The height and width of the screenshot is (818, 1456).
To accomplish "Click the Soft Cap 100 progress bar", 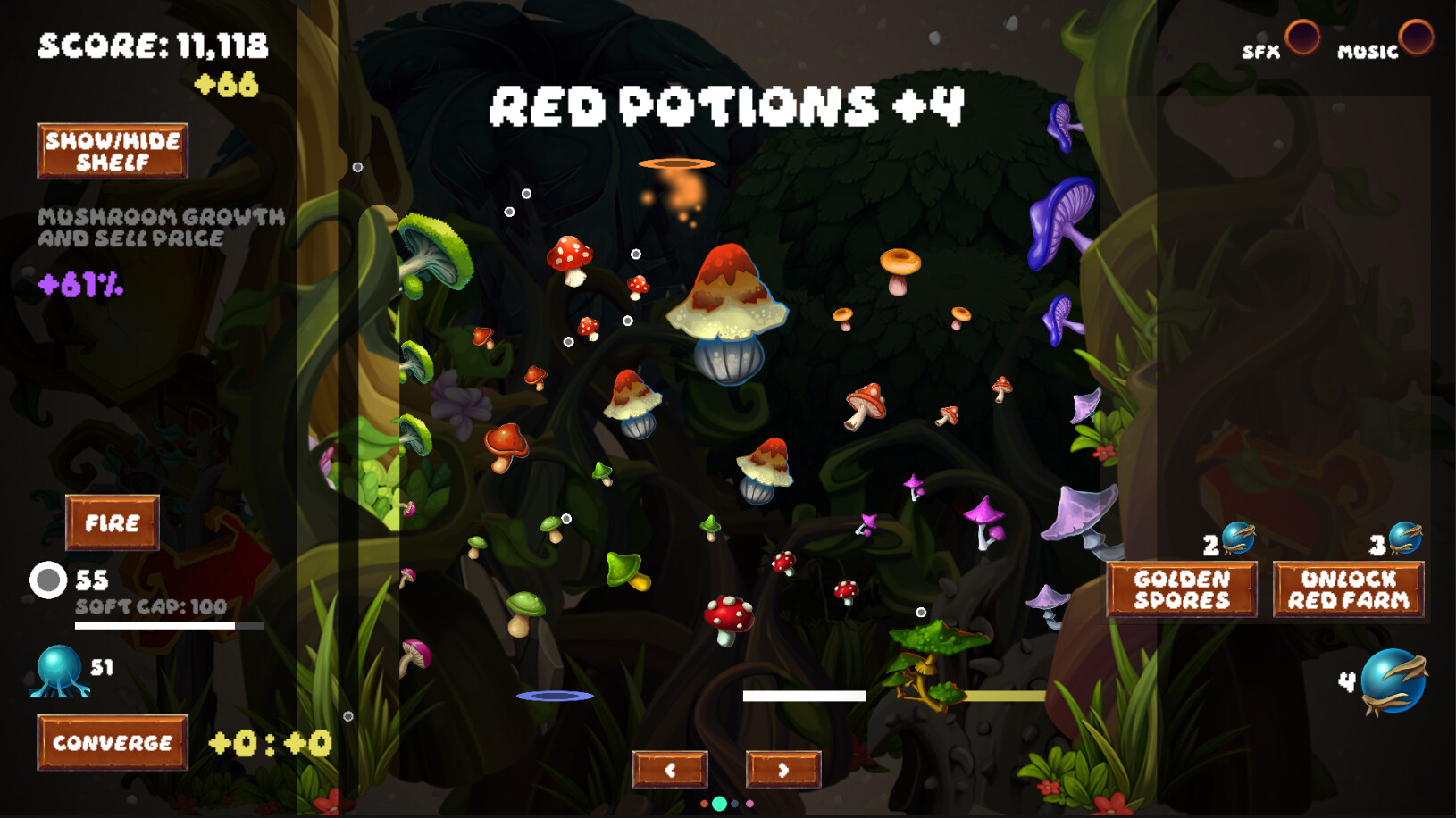I will [x=155, y=625].
